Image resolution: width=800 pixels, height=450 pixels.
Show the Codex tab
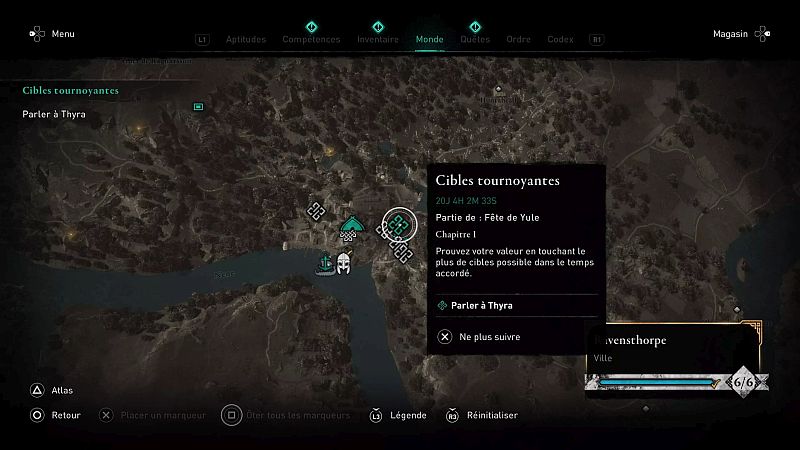[x=560, y=40]
